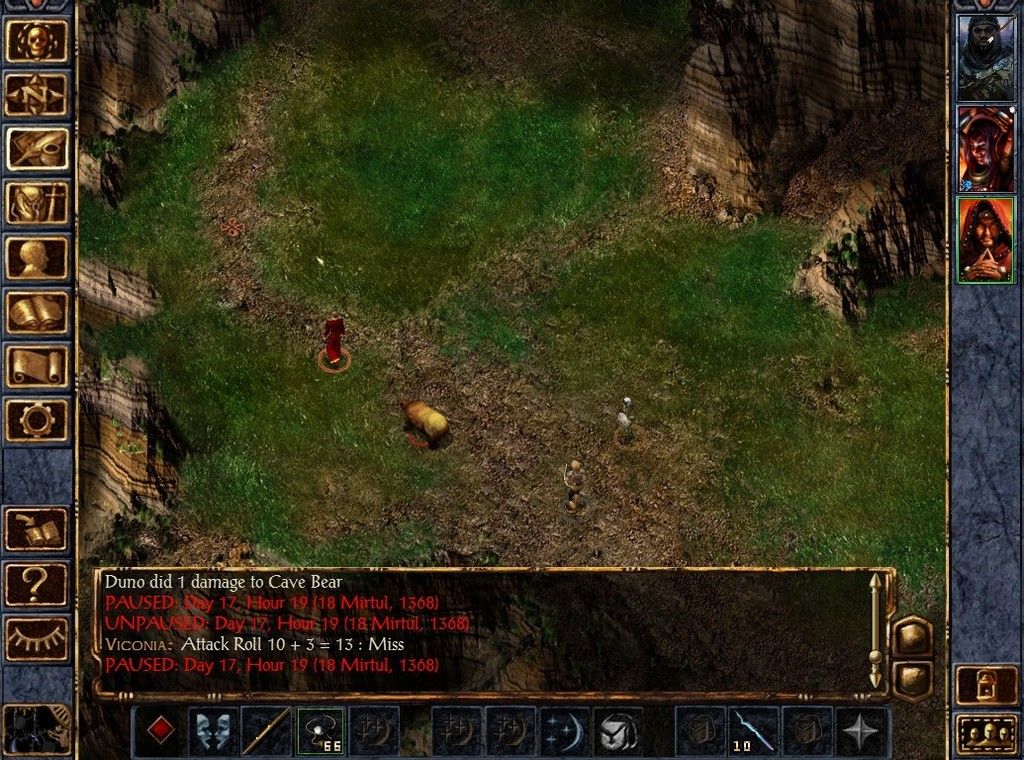Choose the quarterstaff weapon slot
This screenshot has width=1024, height=760.
click(x=267, y=731)
